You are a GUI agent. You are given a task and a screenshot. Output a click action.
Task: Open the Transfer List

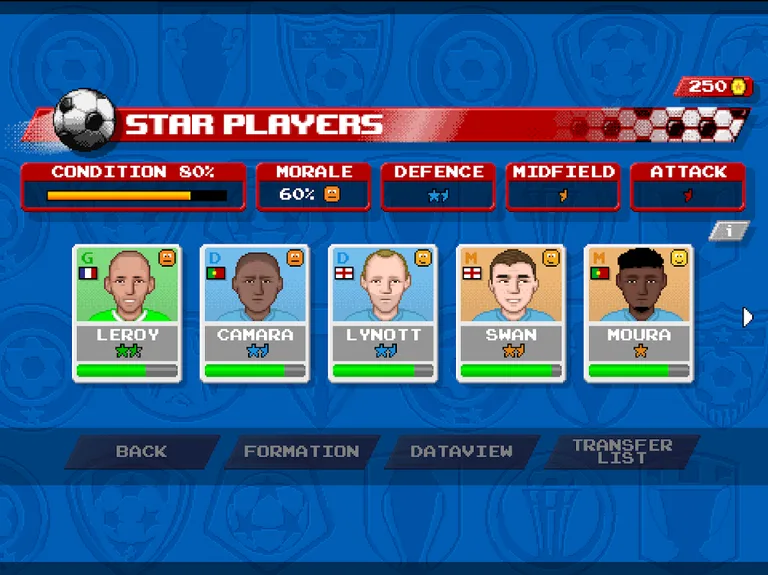(x=621, y=452)
